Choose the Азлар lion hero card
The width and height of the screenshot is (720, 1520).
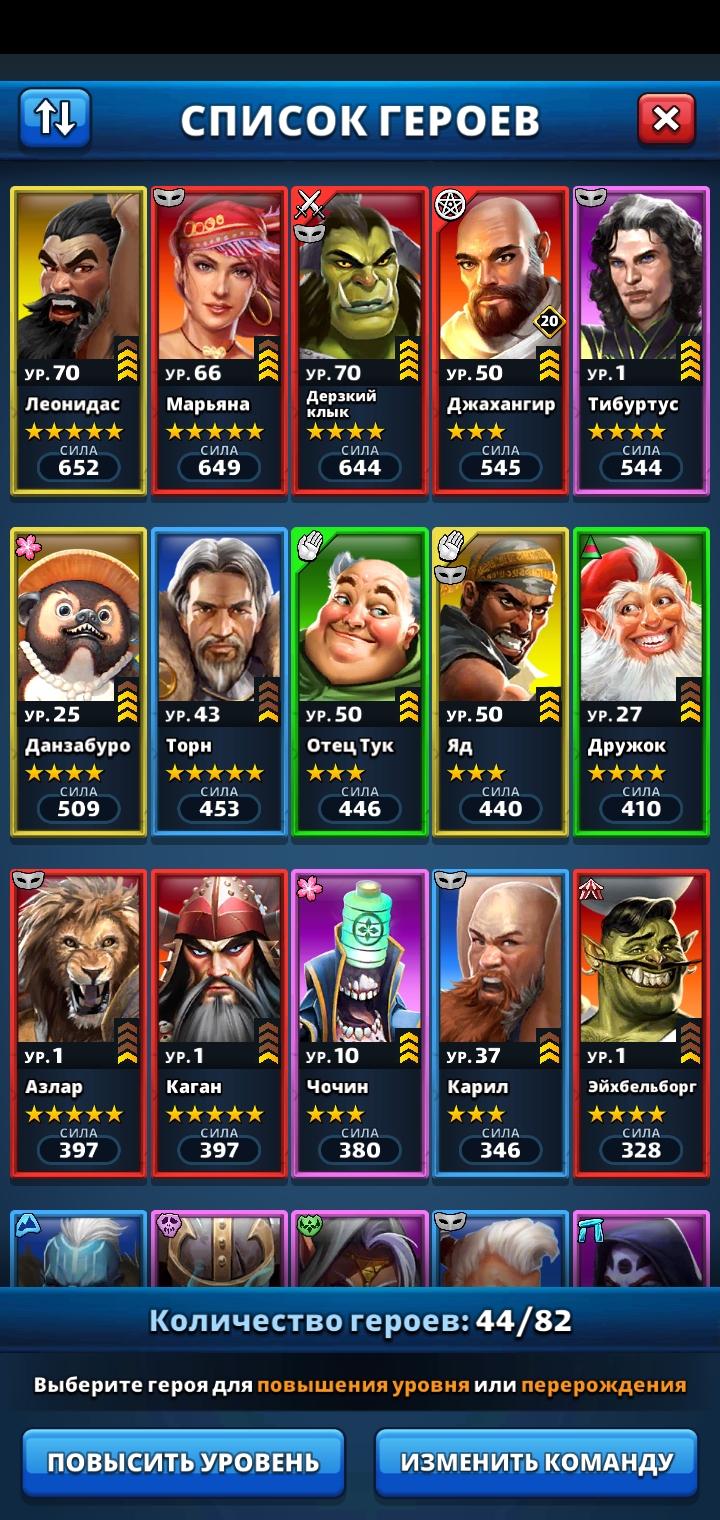(x=79, y=1022)
